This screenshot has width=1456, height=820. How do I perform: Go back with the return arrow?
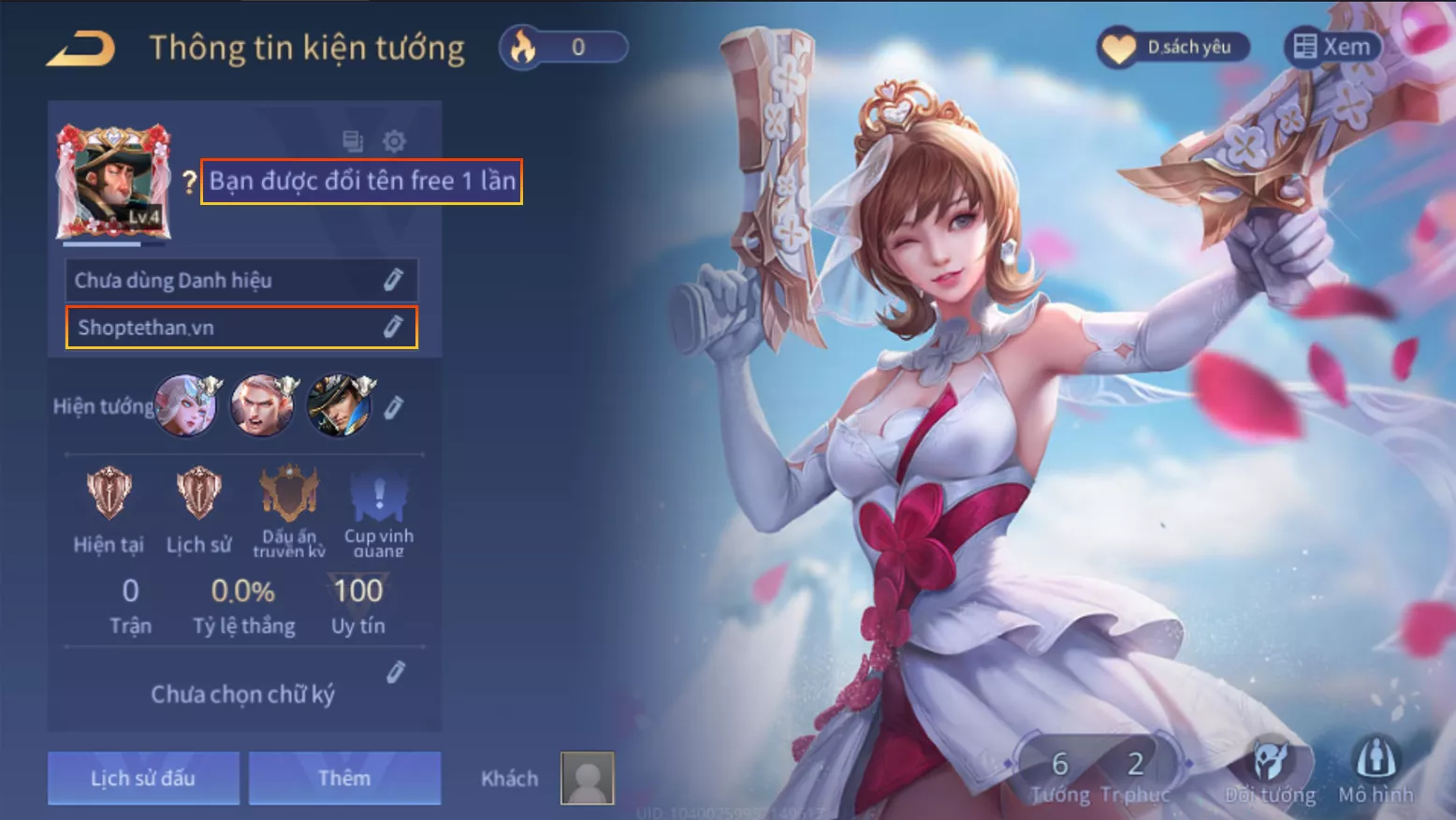click(80, 49)
